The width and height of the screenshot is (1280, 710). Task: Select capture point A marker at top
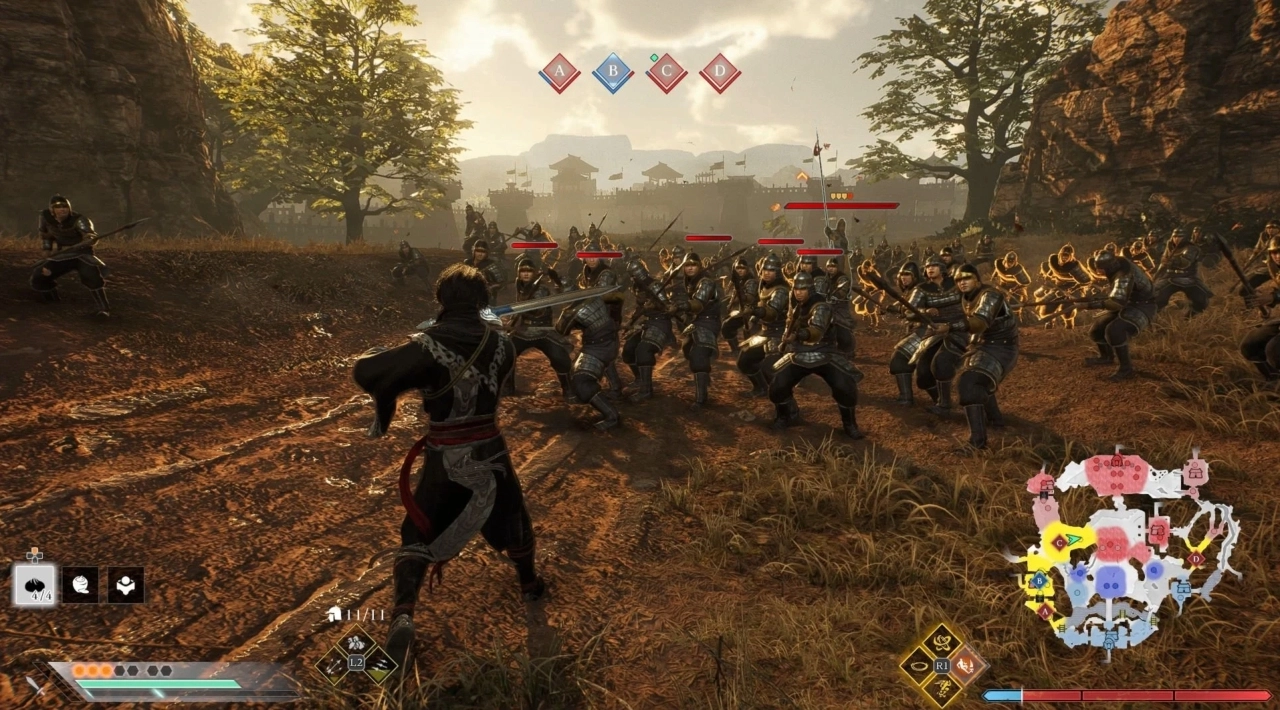(x=560, y=73)
